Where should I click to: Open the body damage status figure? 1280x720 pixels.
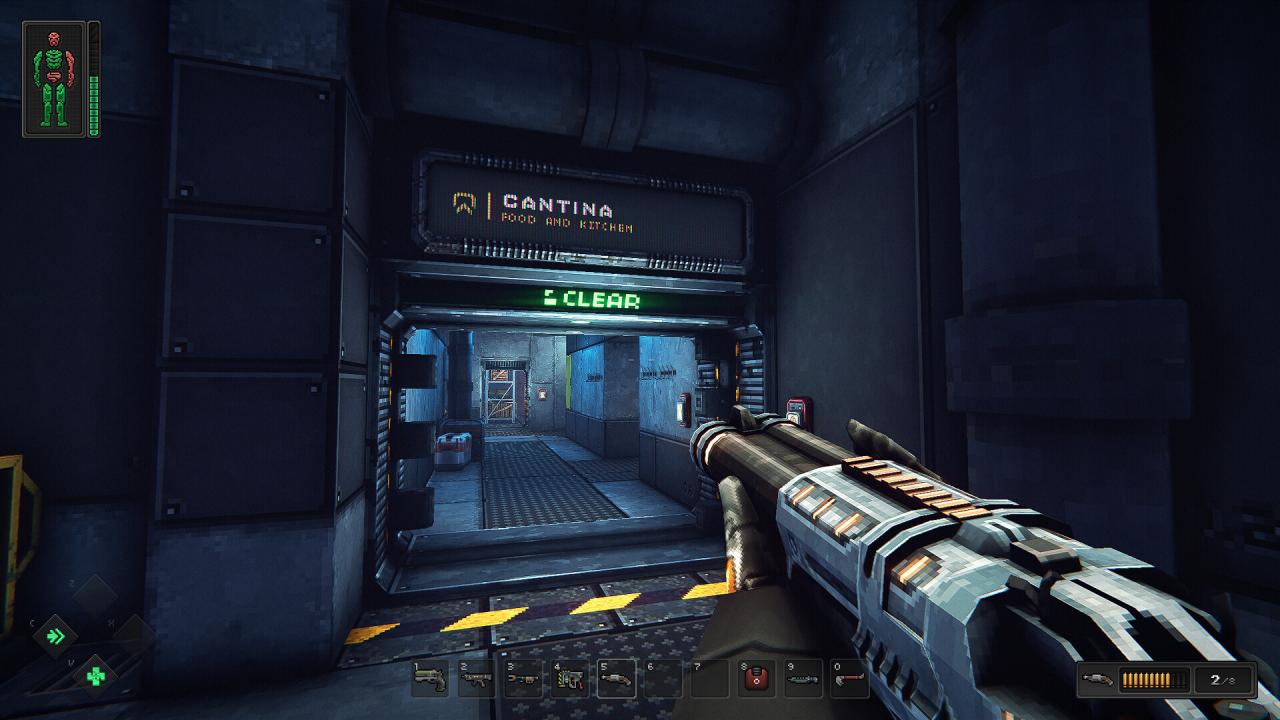pyautogui.click(x=54, y=78)
